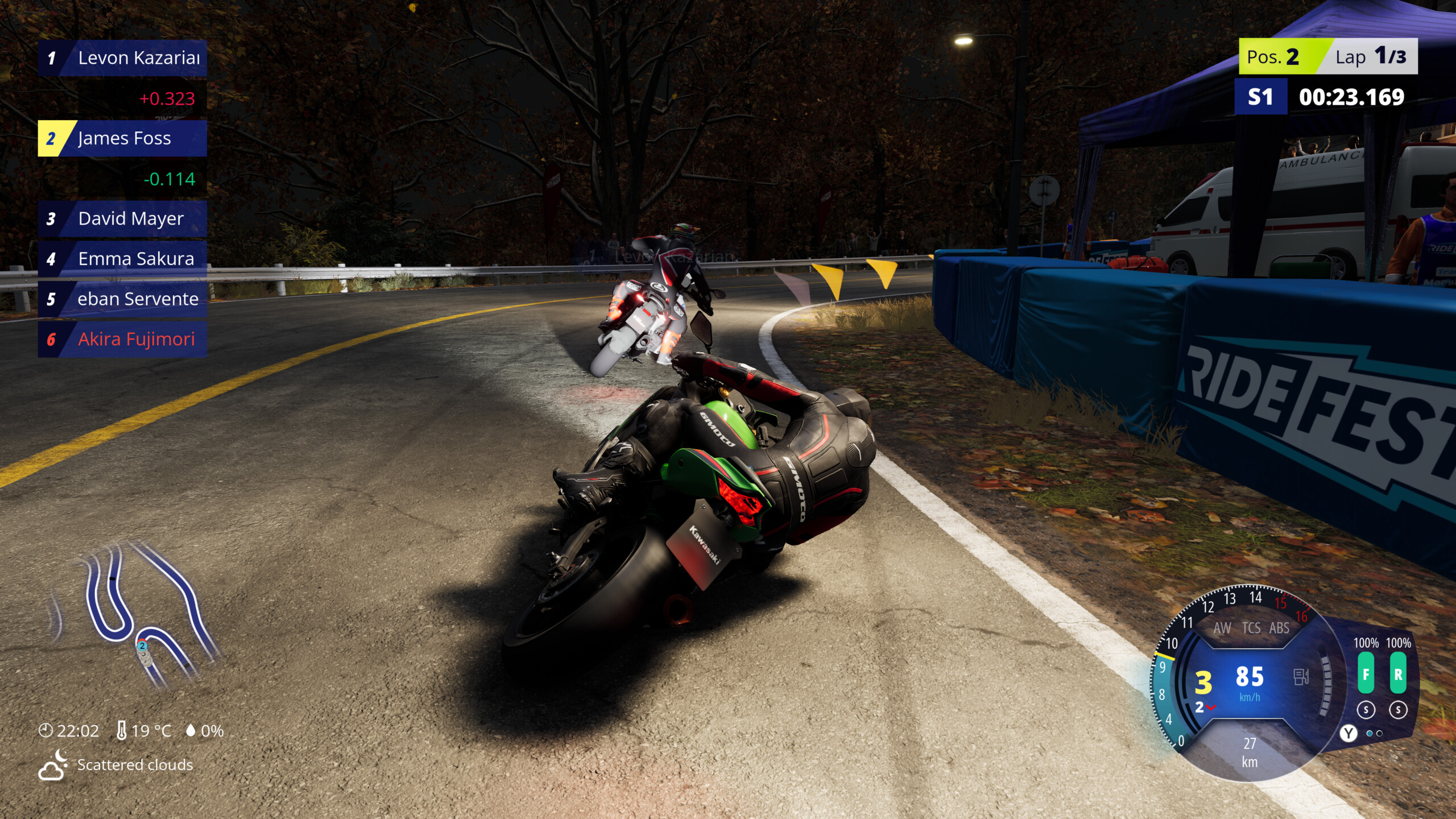Select the thermometer icon beside 19 °C
1456x819 pixels.
tap(121, 730)
